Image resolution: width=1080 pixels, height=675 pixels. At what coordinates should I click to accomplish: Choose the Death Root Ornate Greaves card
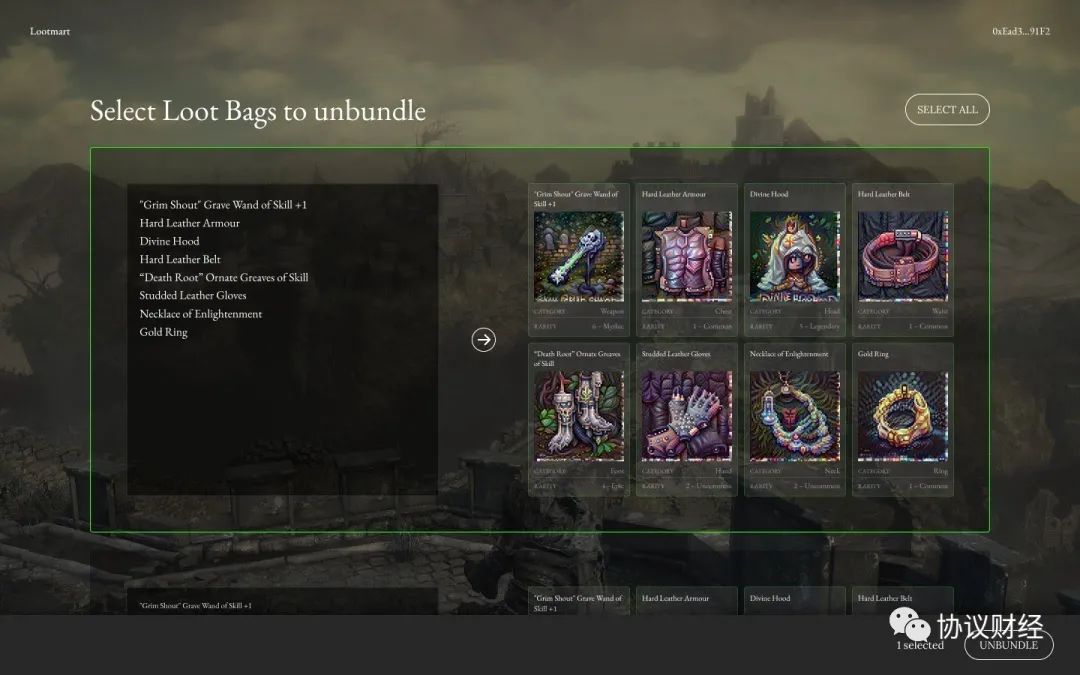[x=579, y=418]
